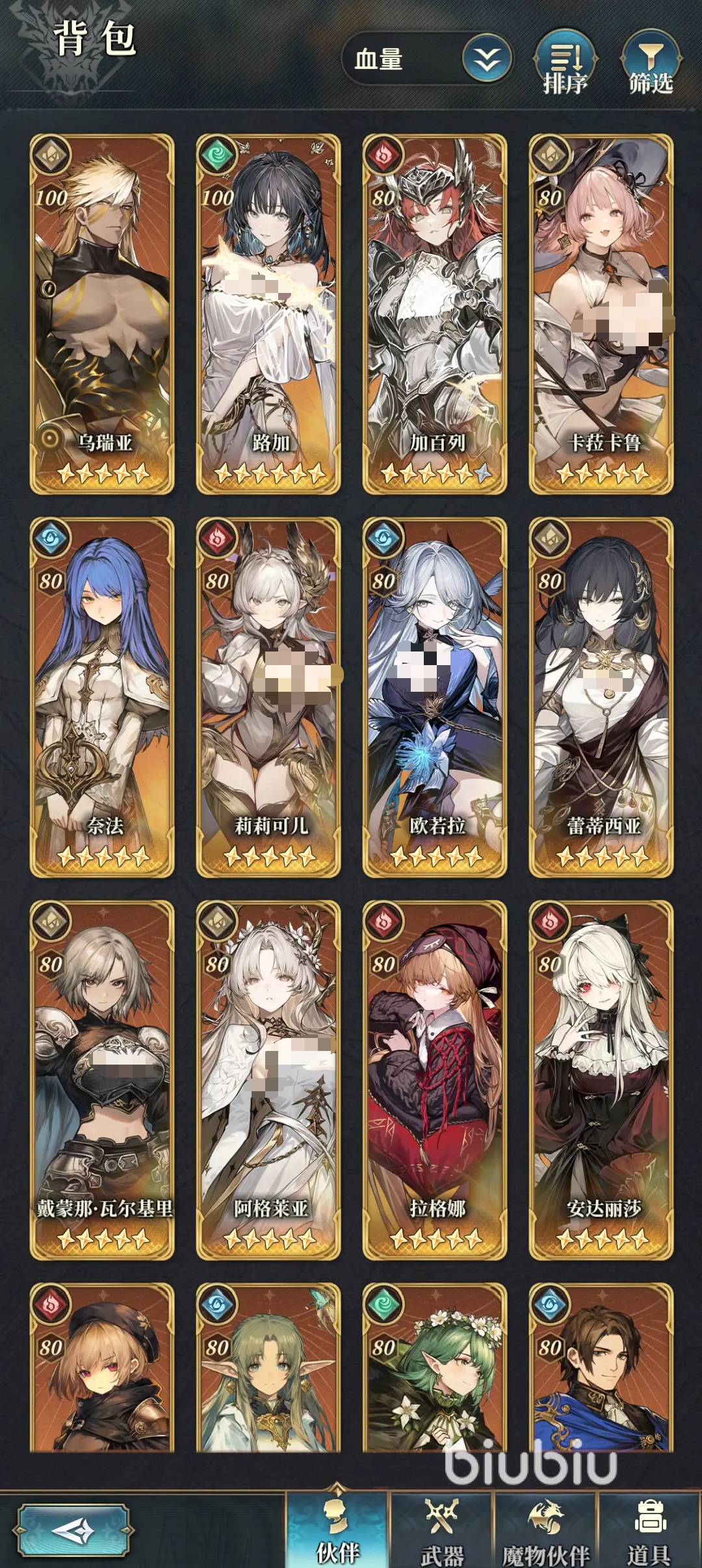Choose the 欧若拉 character card
Image resolution: width=702 pixels, height=1568 pixels.
point(435,697)
